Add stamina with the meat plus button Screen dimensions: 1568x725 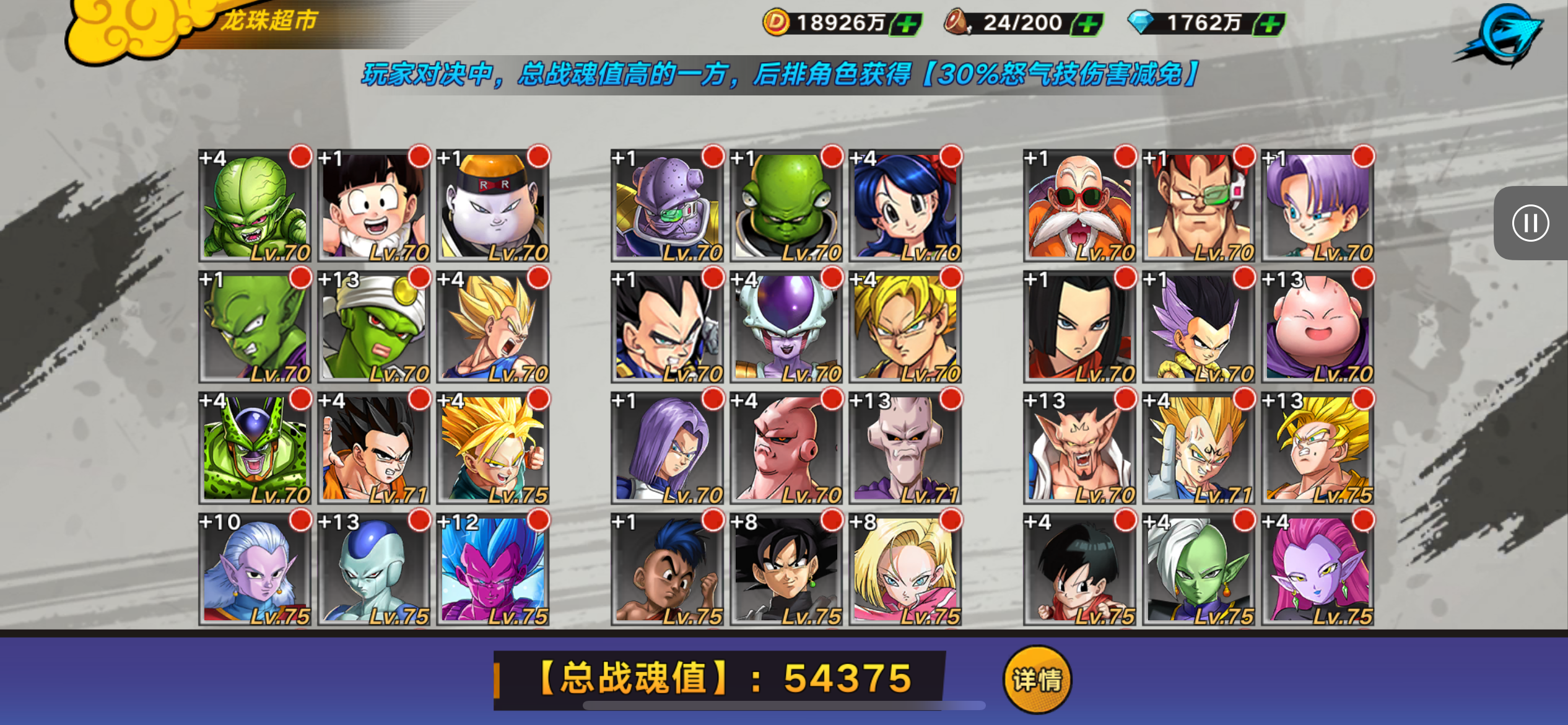pos(1087,25)
